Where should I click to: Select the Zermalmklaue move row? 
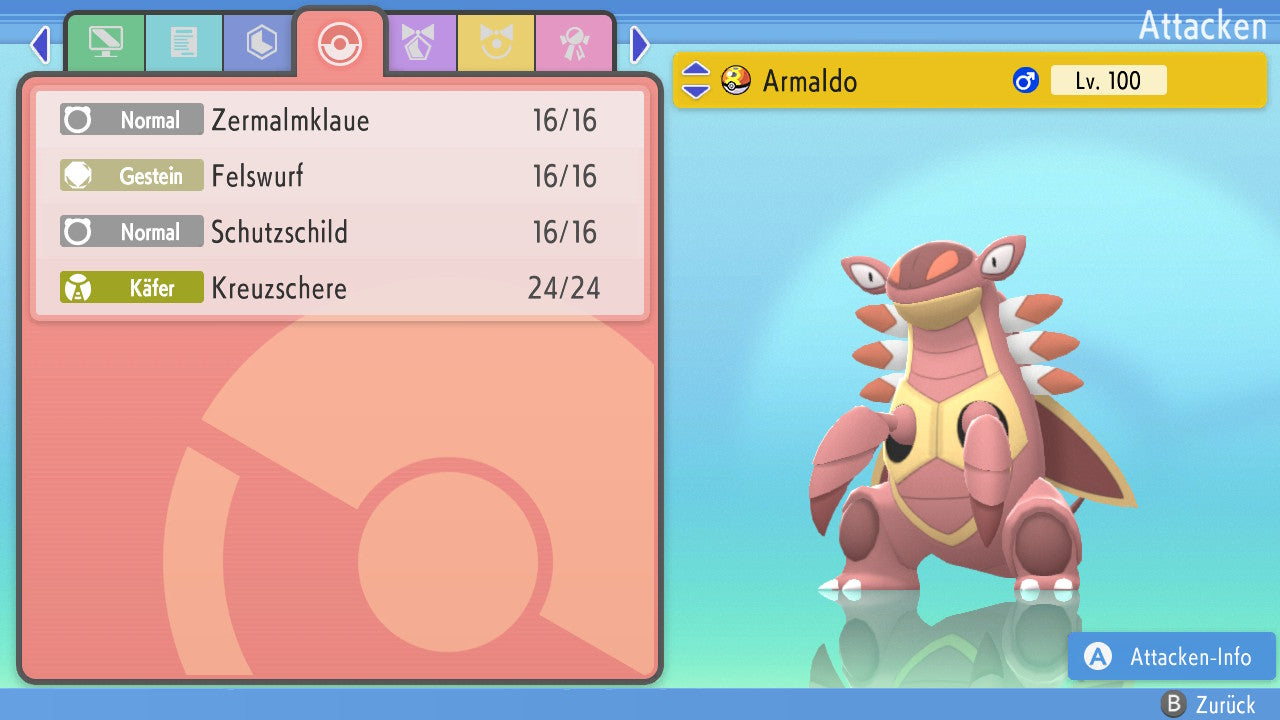click(340, 121)
